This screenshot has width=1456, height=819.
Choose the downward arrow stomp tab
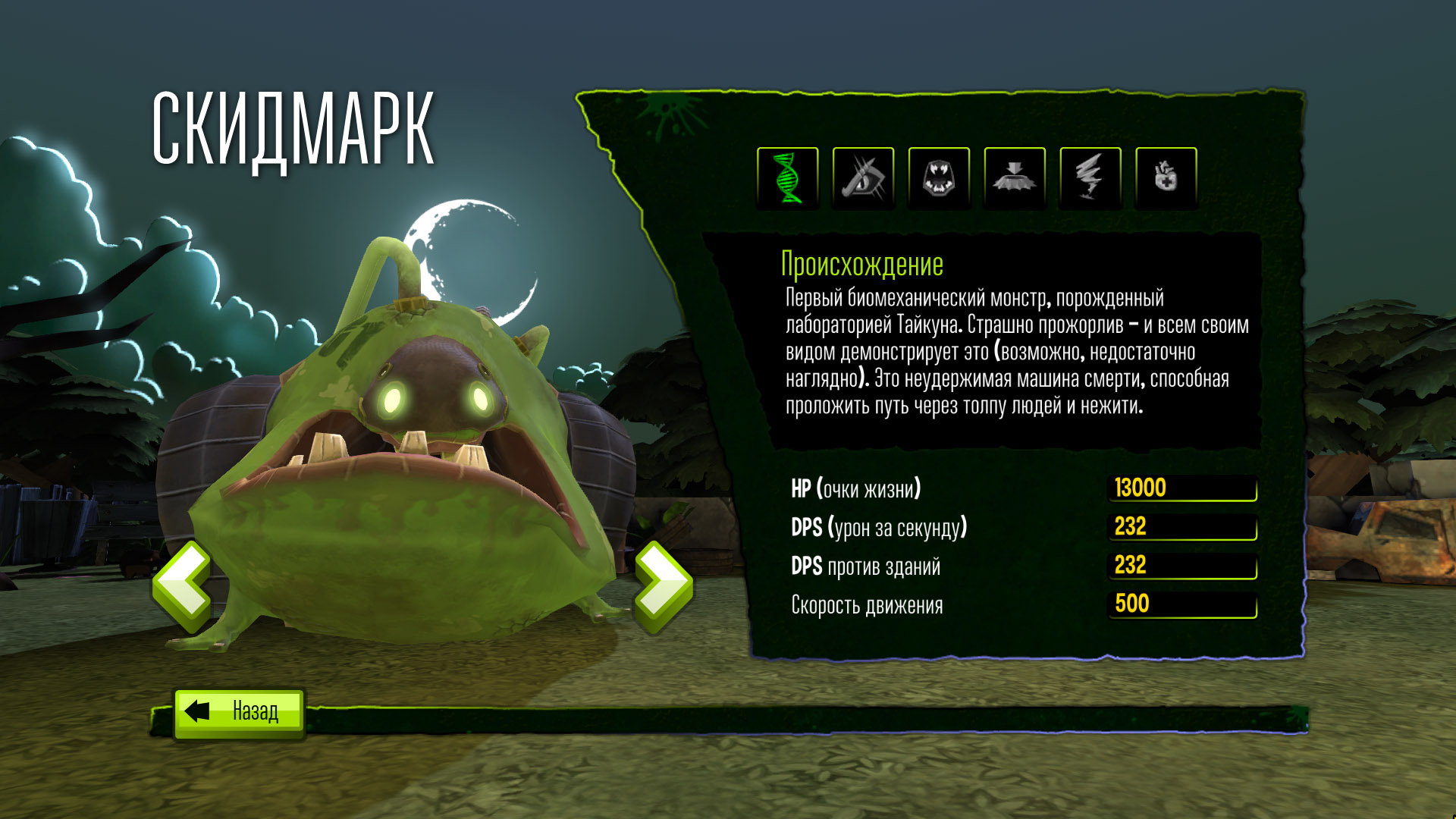point(1015,178)
